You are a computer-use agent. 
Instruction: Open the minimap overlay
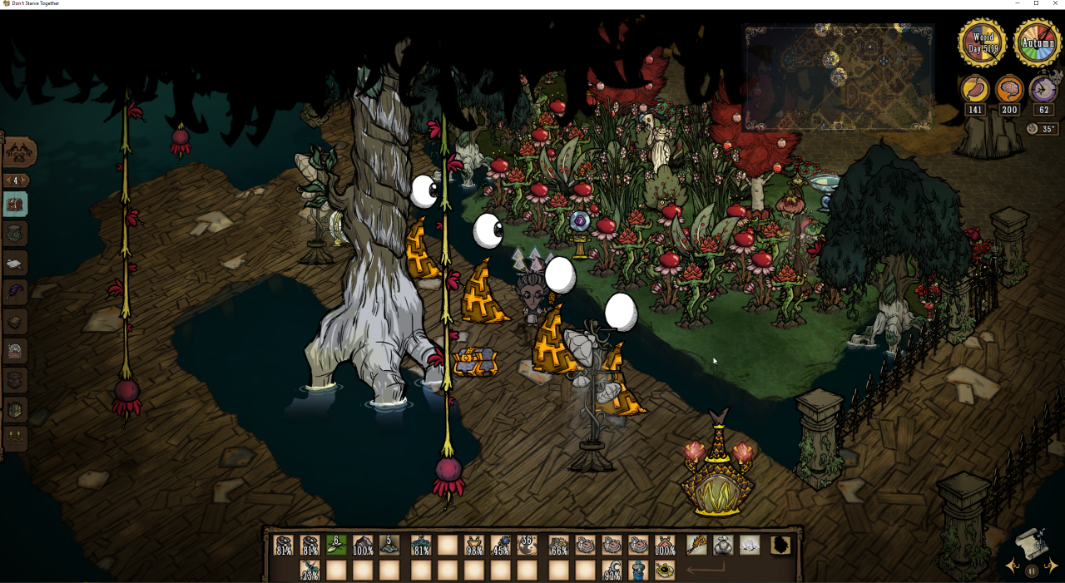[838, 77]
